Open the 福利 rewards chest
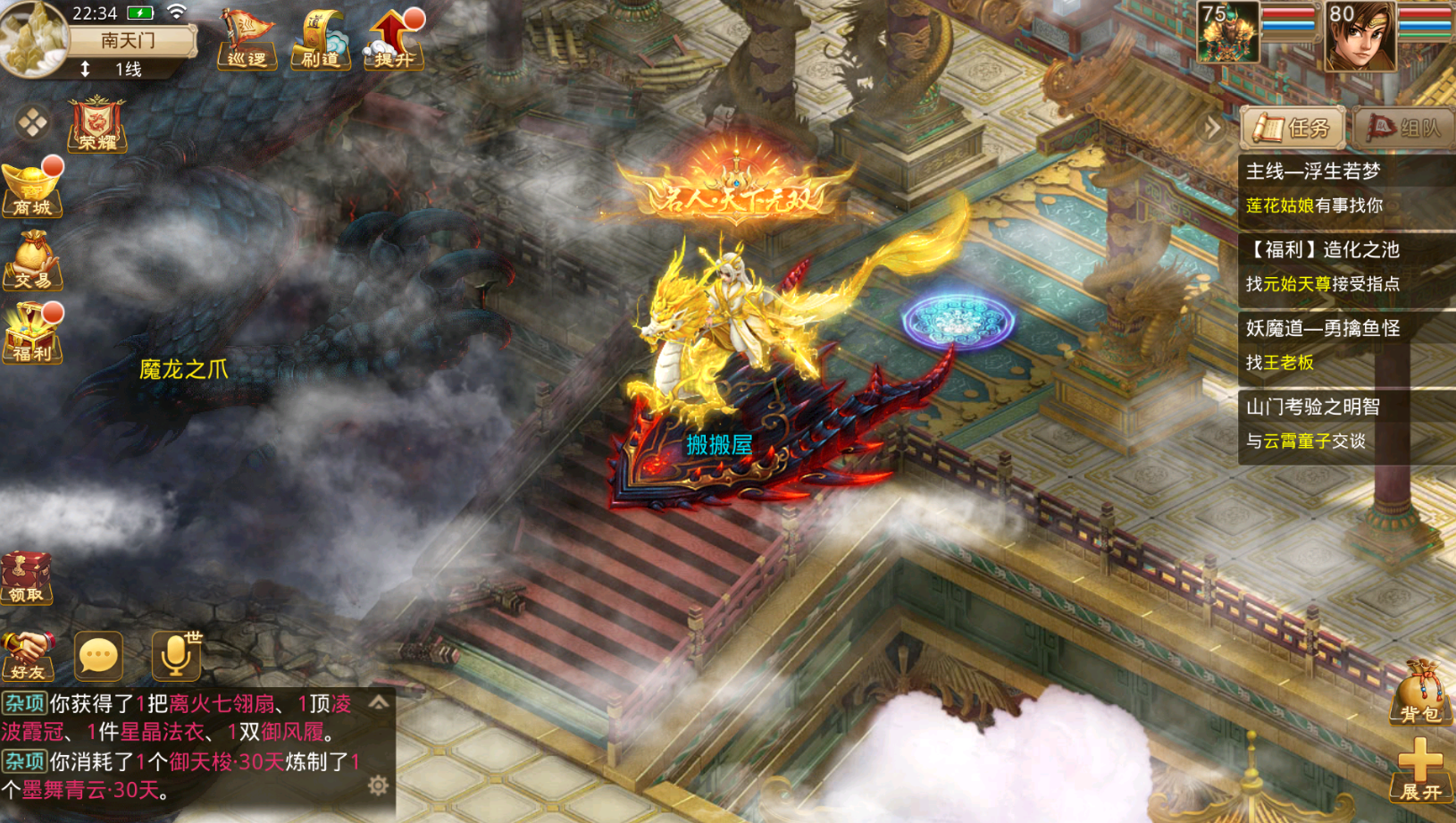The height and width of the screenshot is (823, 1456). tap(32, 333)
